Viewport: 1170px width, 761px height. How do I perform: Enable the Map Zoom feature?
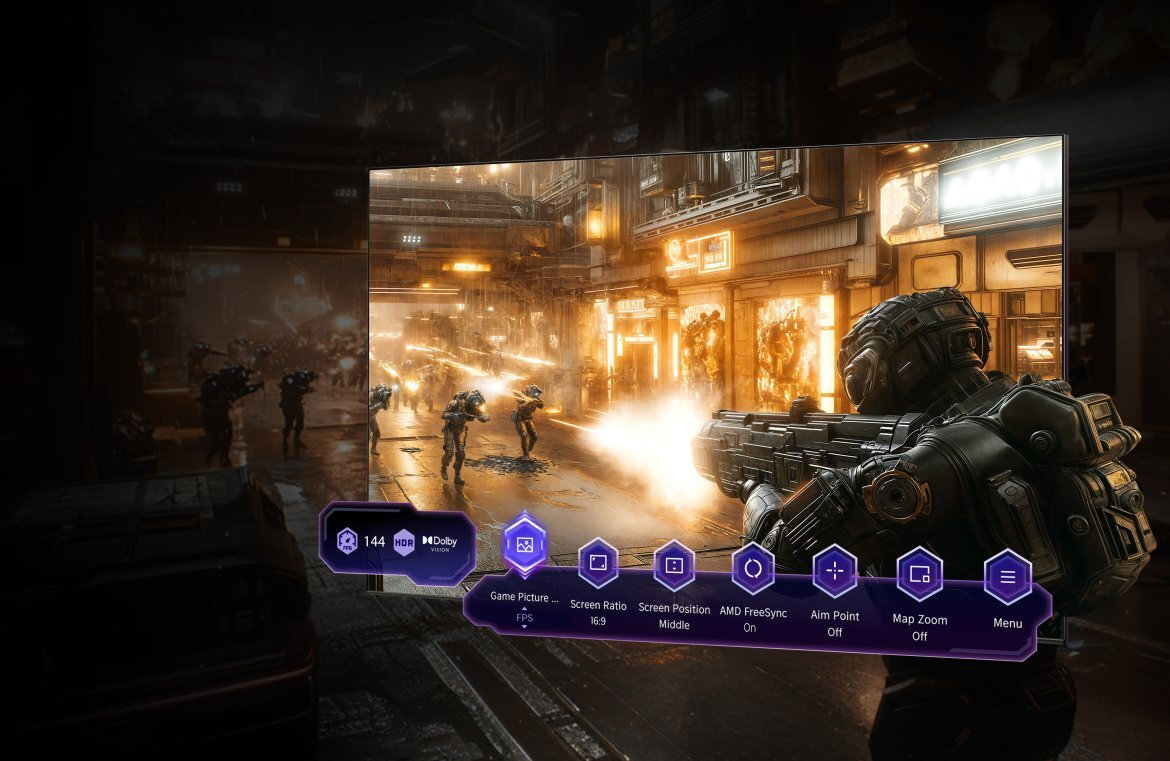pos(919,575)
